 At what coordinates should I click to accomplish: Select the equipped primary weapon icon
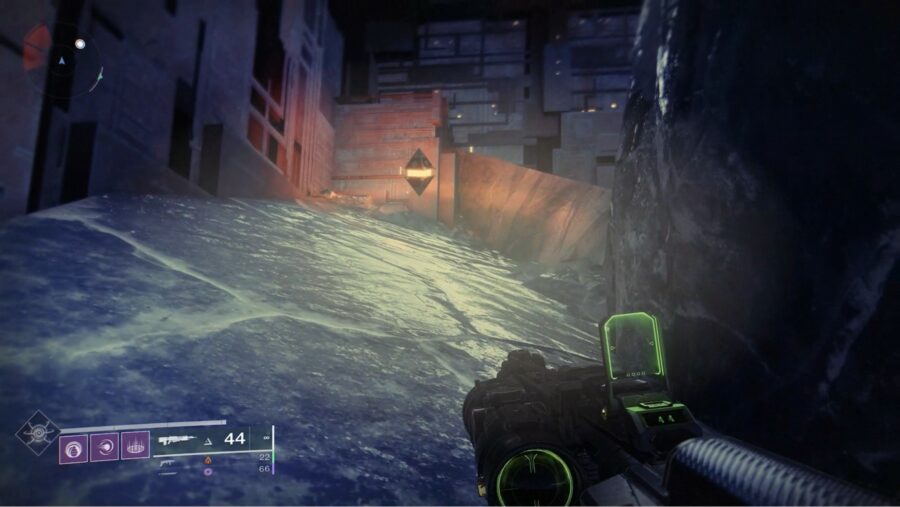point(176,440)
